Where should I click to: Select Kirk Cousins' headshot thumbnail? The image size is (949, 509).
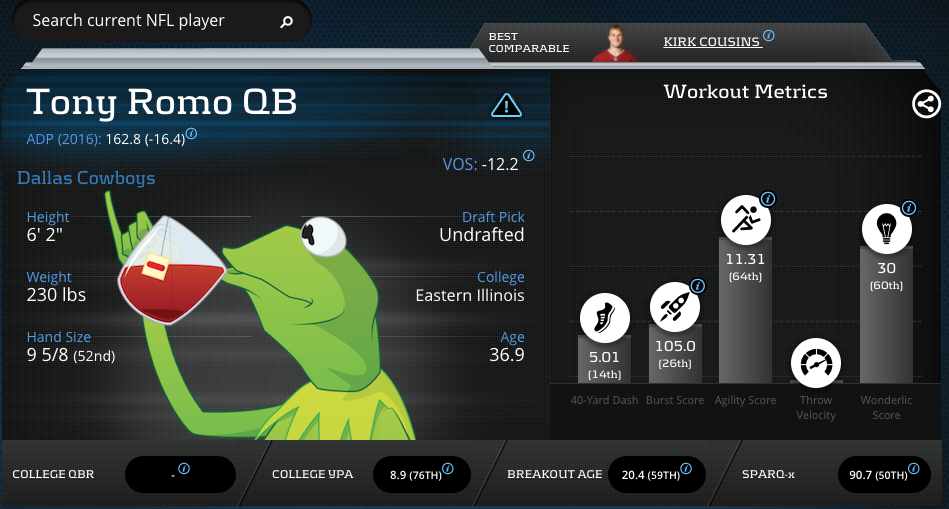click(615, 43)
